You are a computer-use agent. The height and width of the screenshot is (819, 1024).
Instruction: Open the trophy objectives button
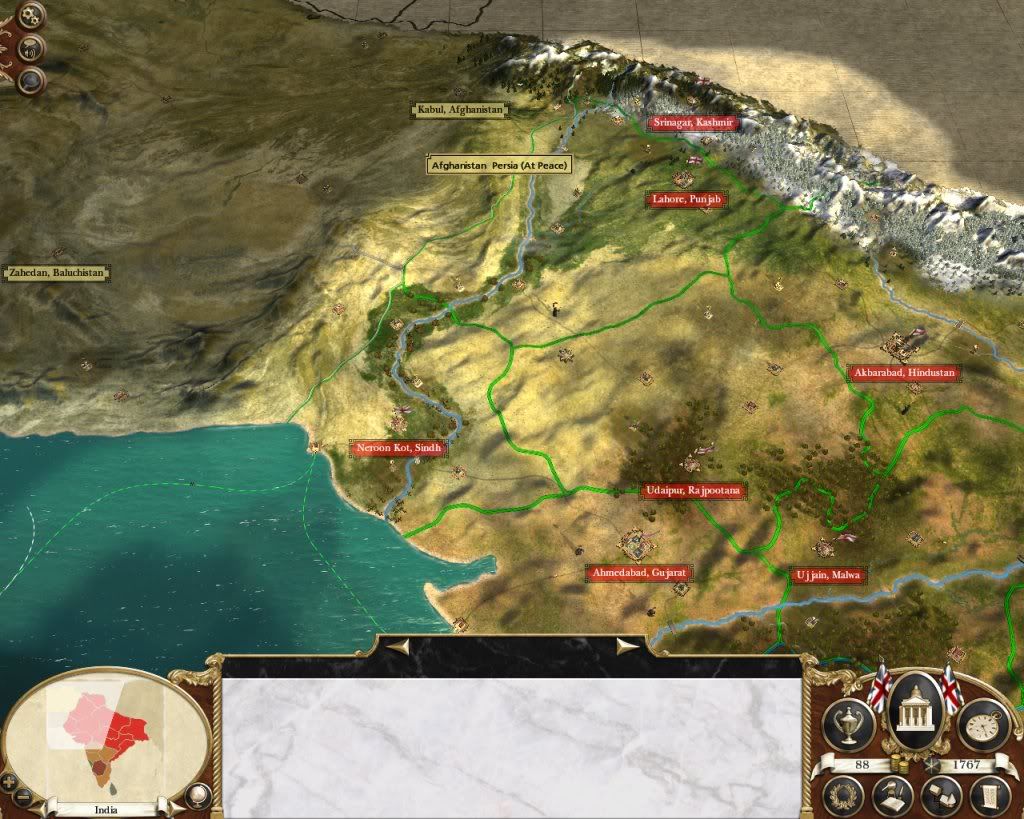click(848, 723)
